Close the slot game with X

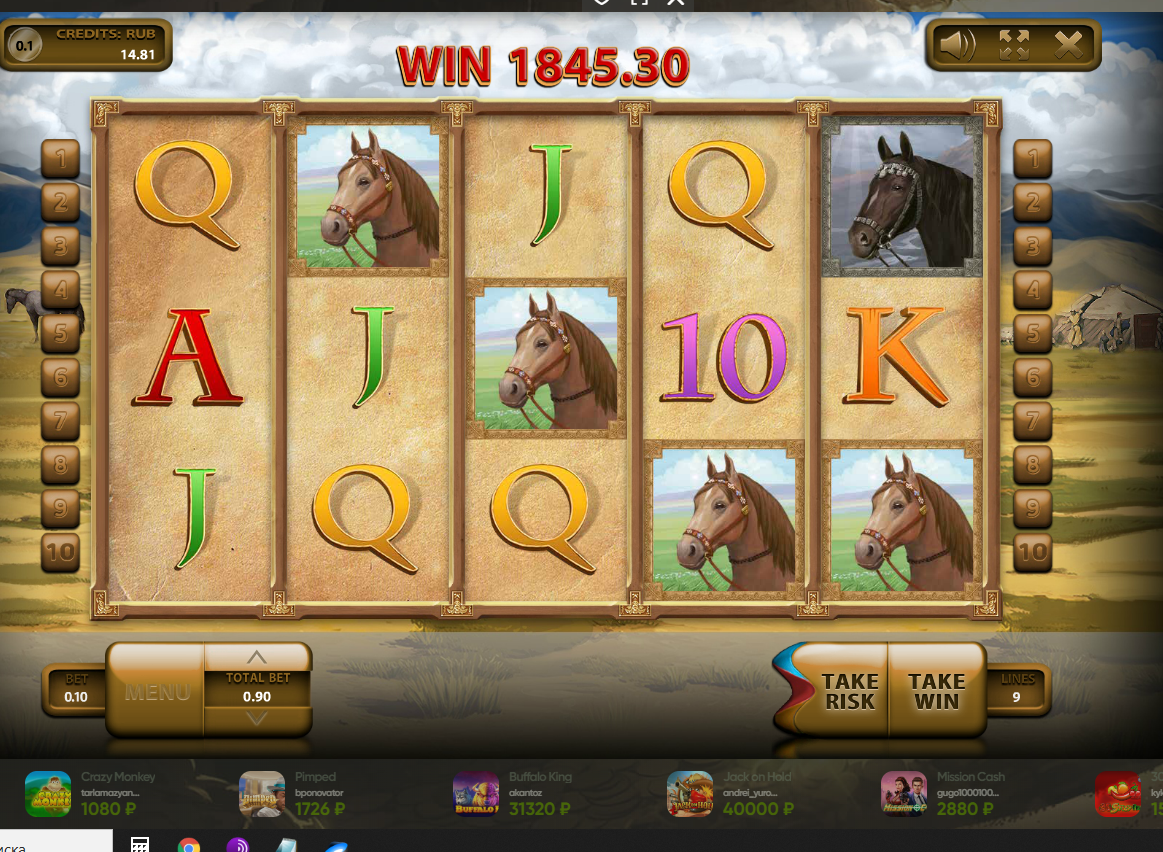tap(1068, 45)
